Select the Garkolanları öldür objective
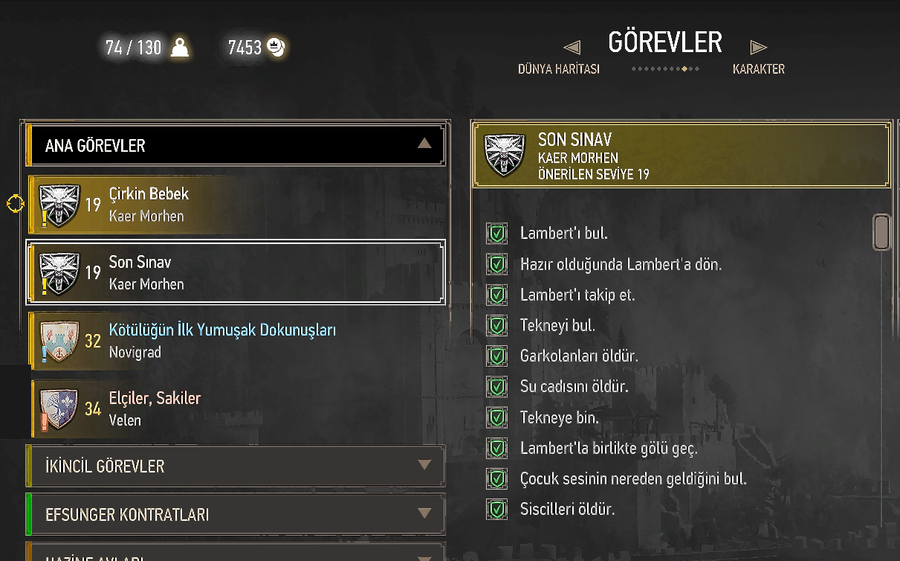 578,356
